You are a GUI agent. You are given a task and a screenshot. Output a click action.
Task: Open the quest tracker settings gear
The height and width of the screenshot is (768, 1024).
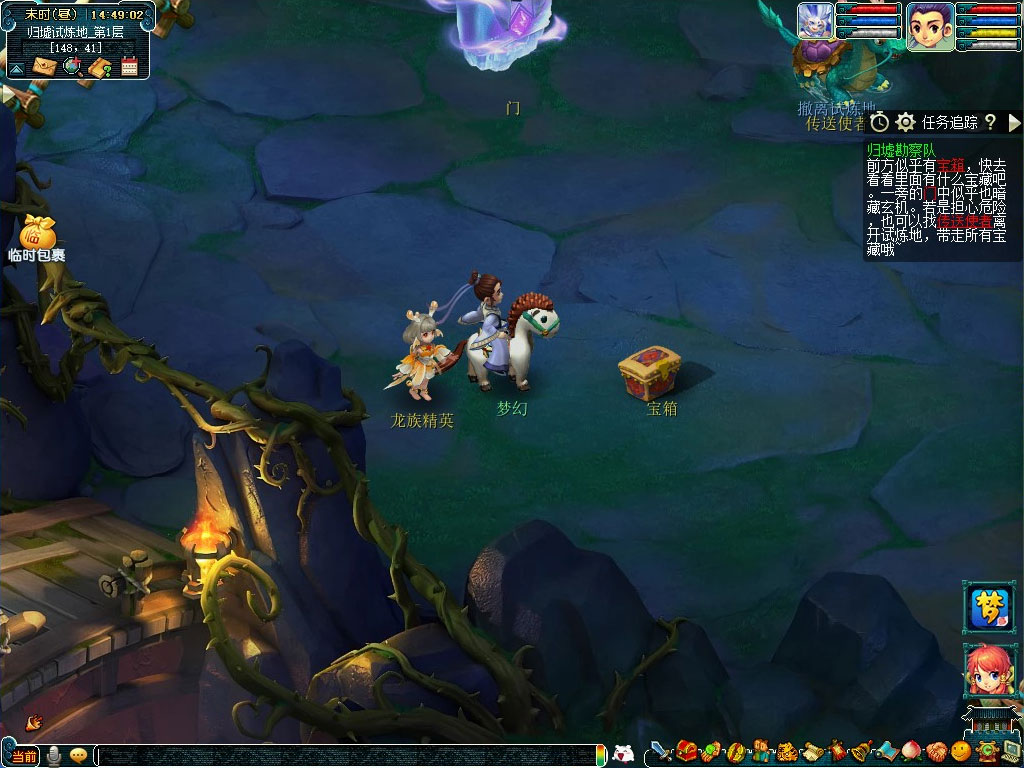pos(906,122)
